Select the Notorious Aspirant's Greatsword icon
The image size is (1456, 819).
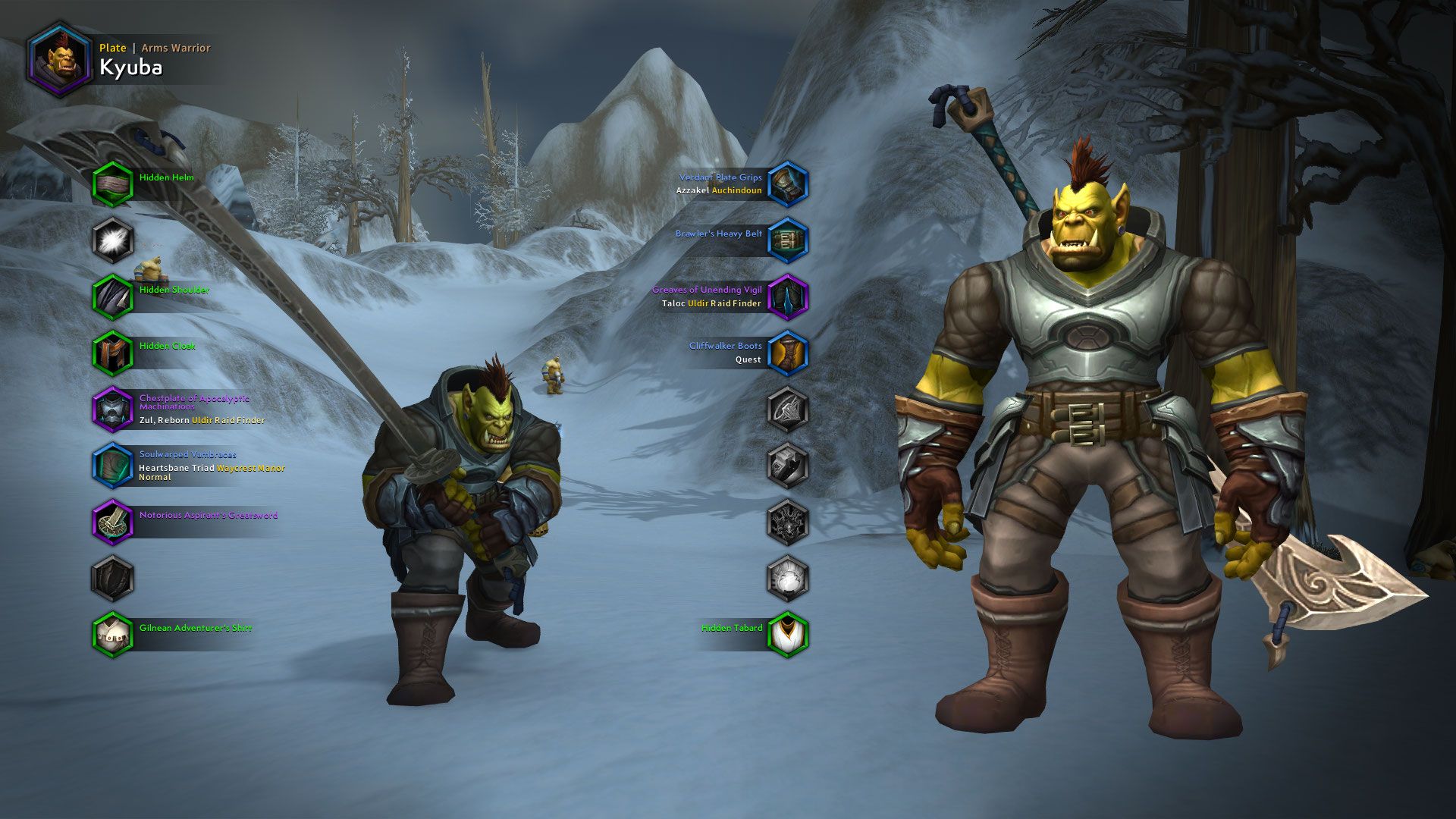[x=112, y=522]
